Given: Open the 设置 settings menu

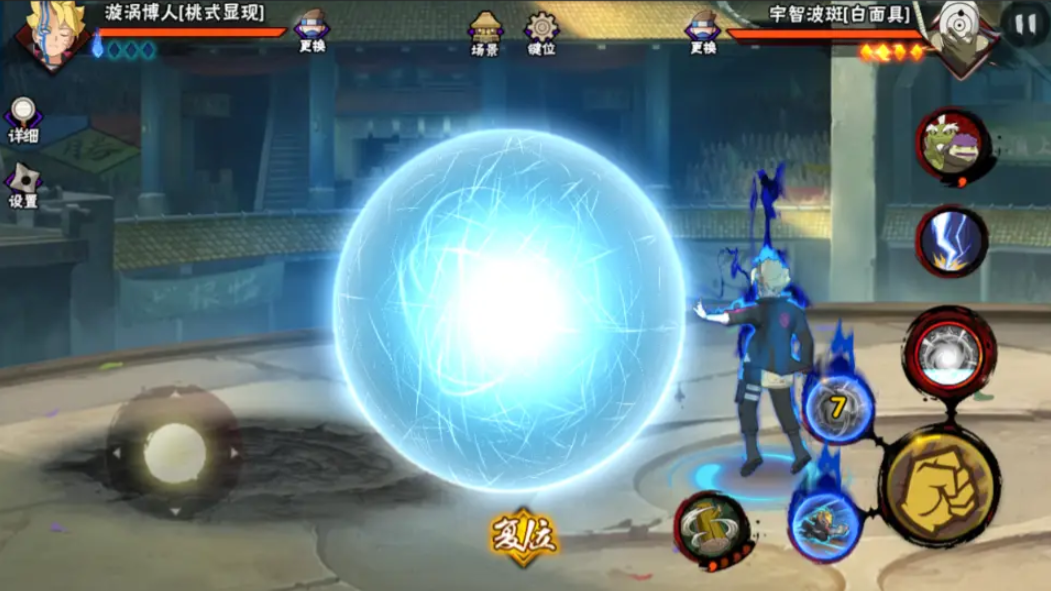Looking at the screenshot, I should [x=22, y=185].
